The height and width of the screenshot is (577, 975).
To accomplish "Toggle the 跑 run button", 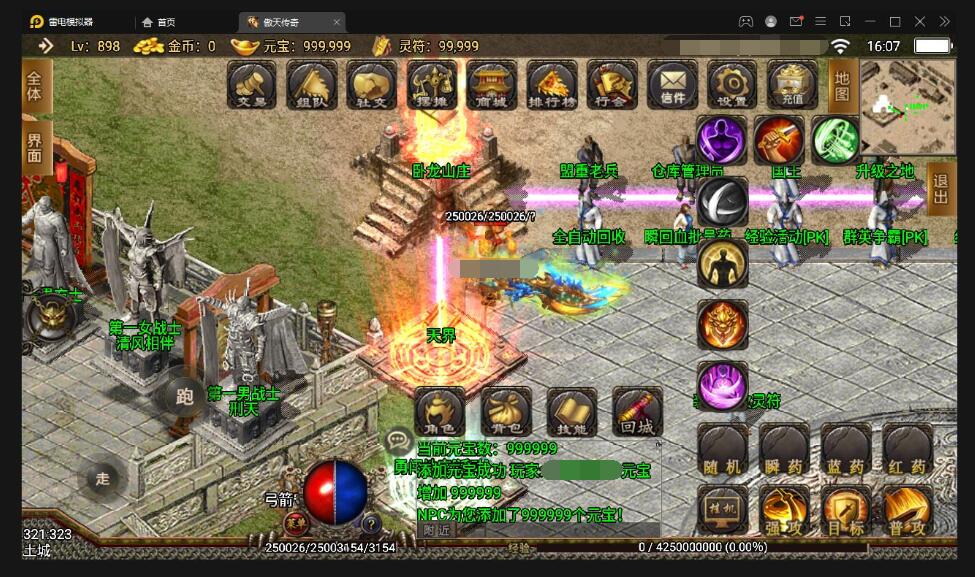I will [184, 397].
